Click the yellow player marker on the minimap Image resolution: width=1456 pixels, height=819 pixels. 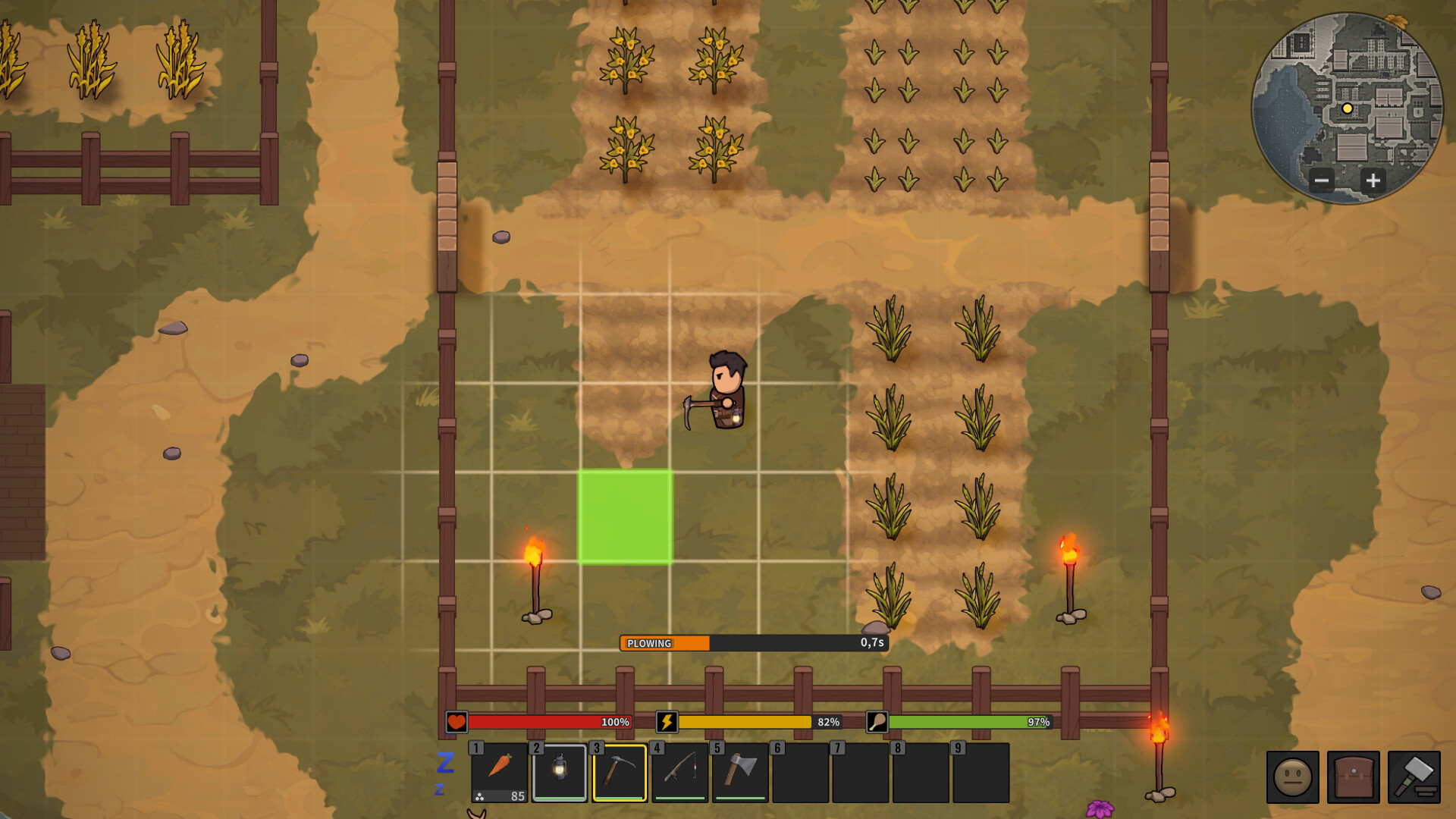(x=1347, y=109)
